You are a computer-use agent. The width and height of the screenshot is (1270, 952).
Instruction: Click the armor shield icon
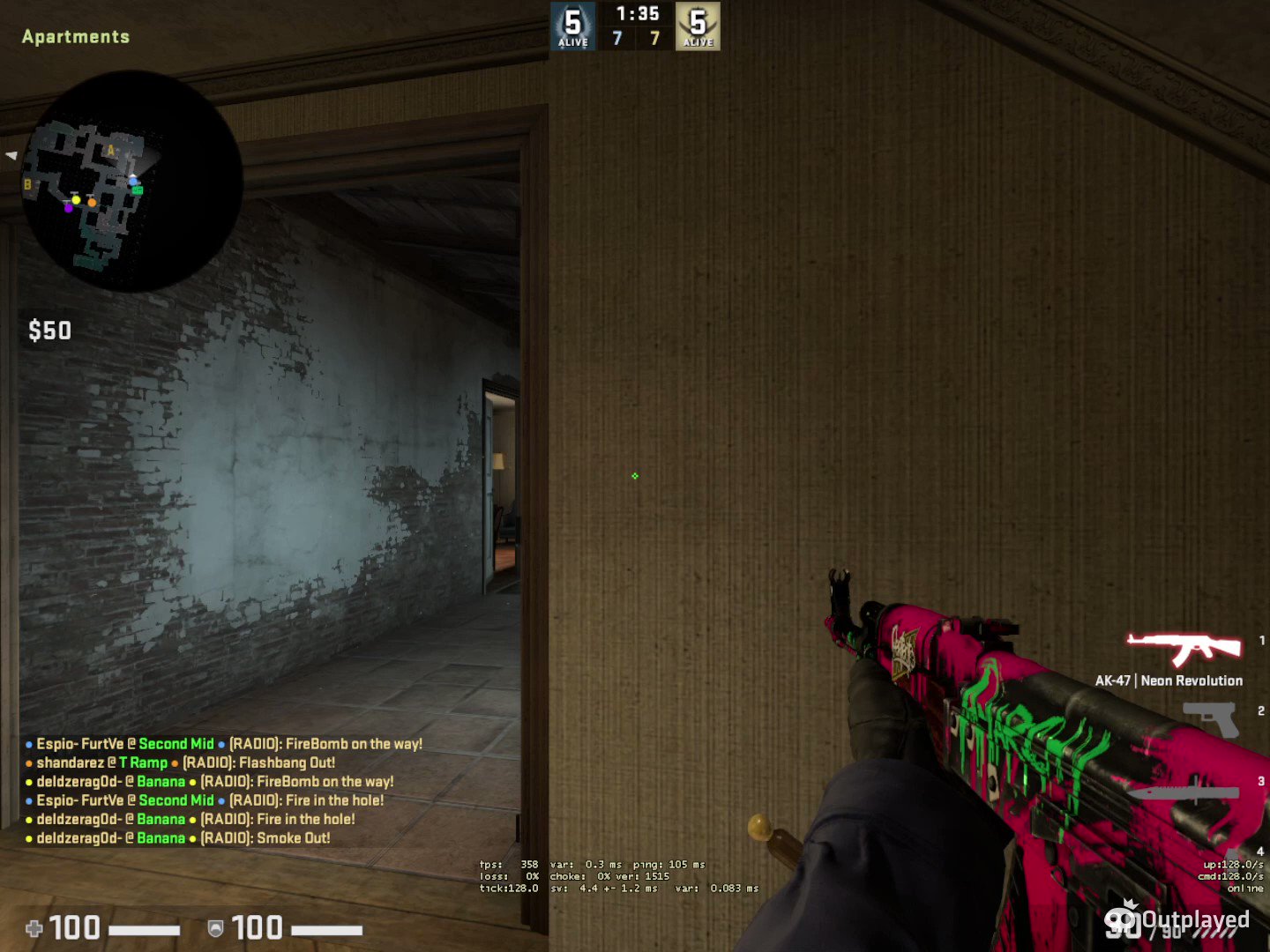214,928
